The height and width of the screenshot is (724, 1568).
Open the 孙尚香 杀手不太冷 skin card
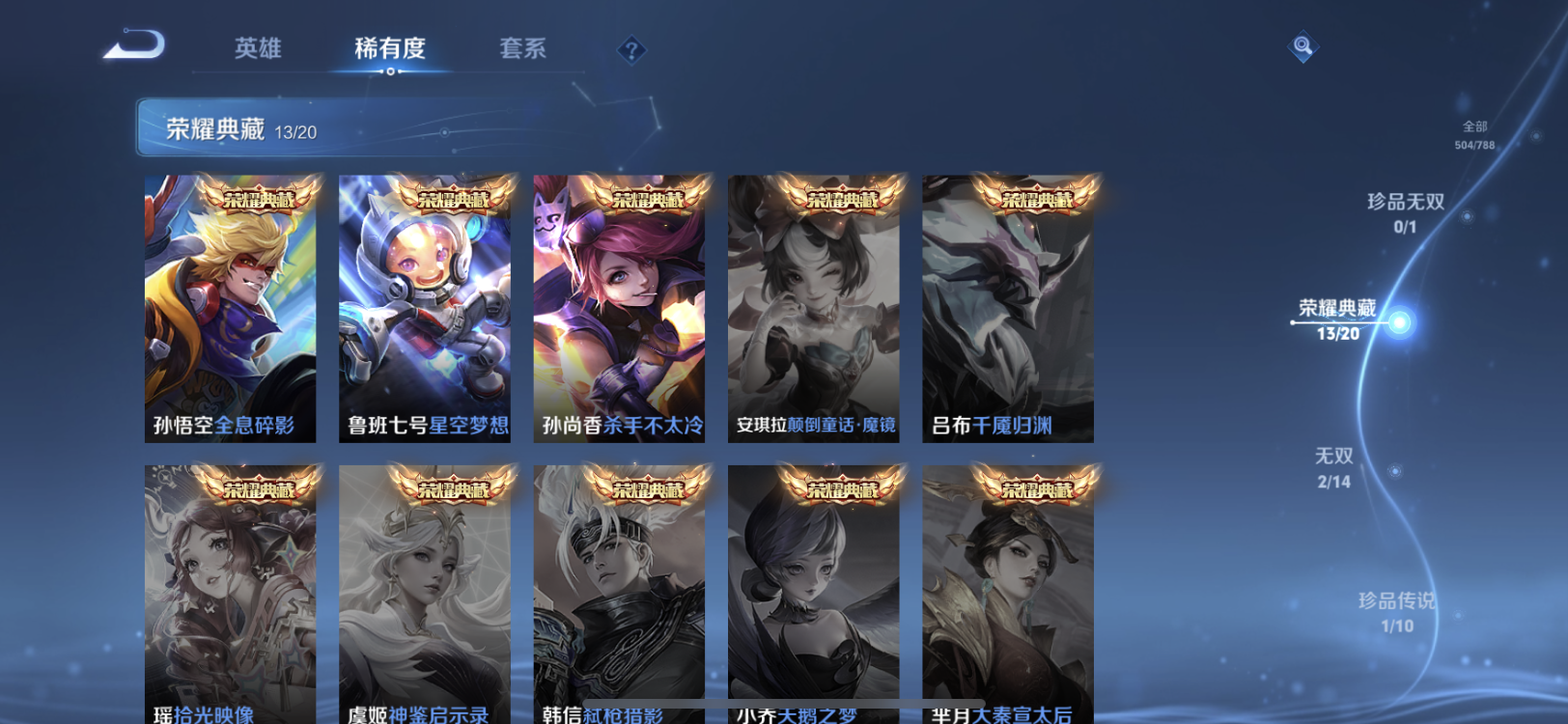pyautogui.click(x=622, y=309)
